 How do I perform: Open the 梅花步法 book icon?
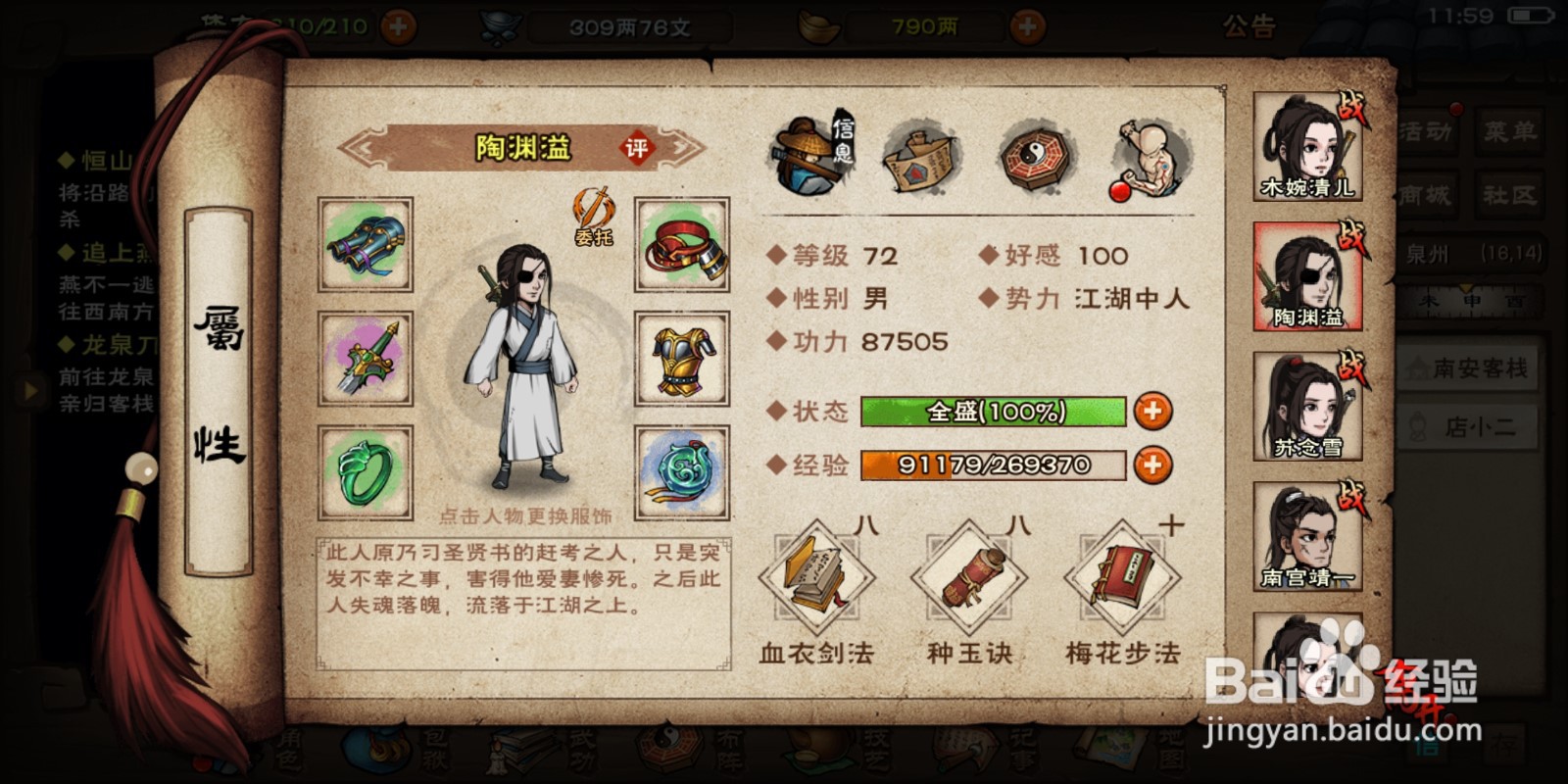tap(1125, 578)
